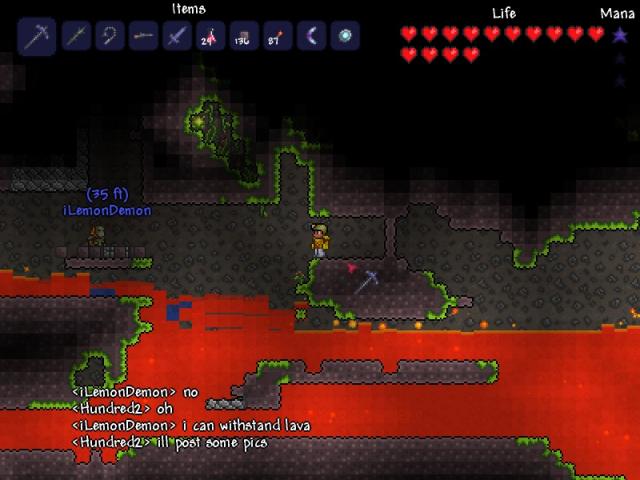
Task: Choose the torch stack of 87
Action: click(278, 37)
